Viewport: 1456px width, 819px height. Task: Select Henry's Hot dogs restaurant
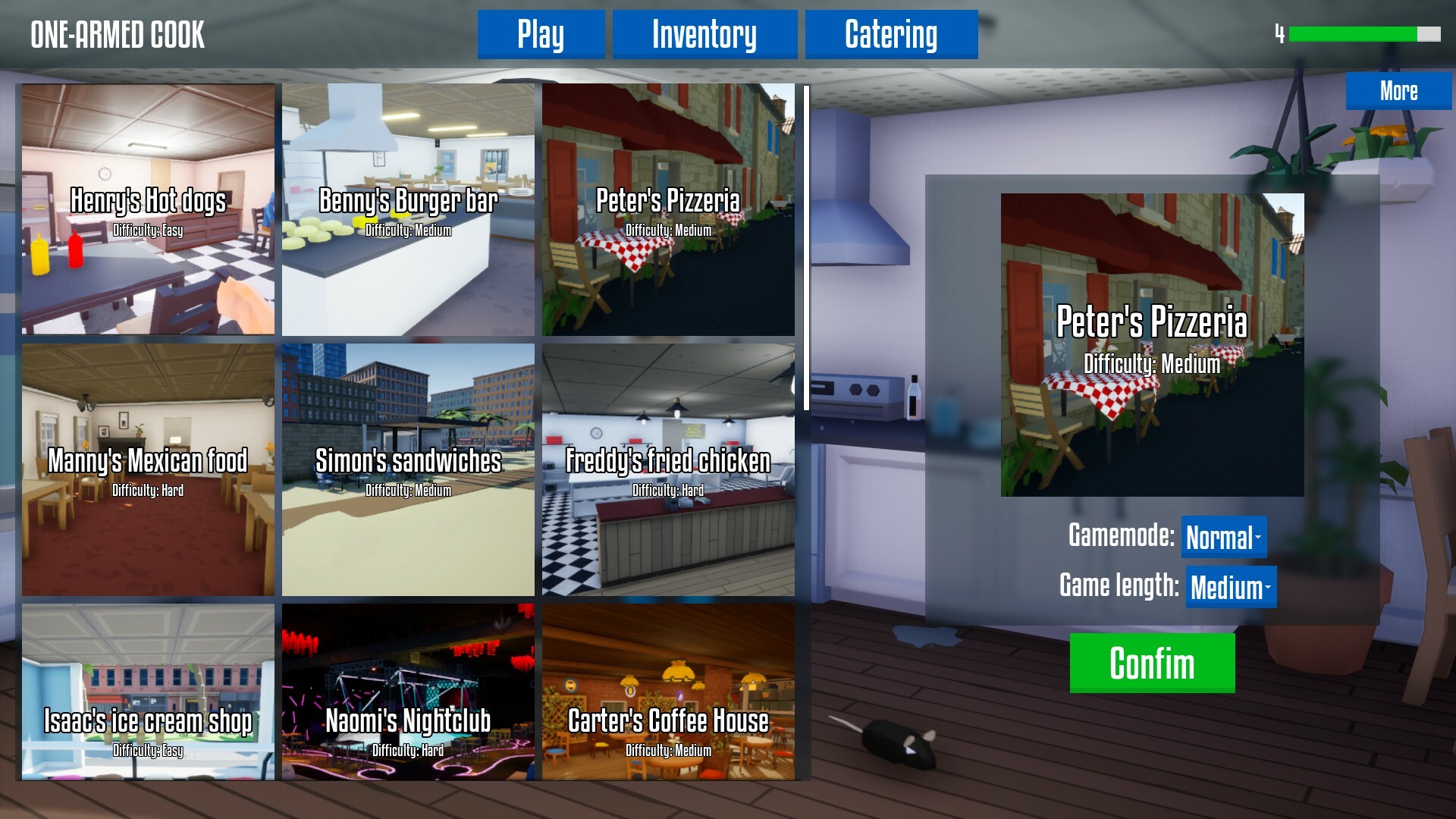click(x=148, y=209)
